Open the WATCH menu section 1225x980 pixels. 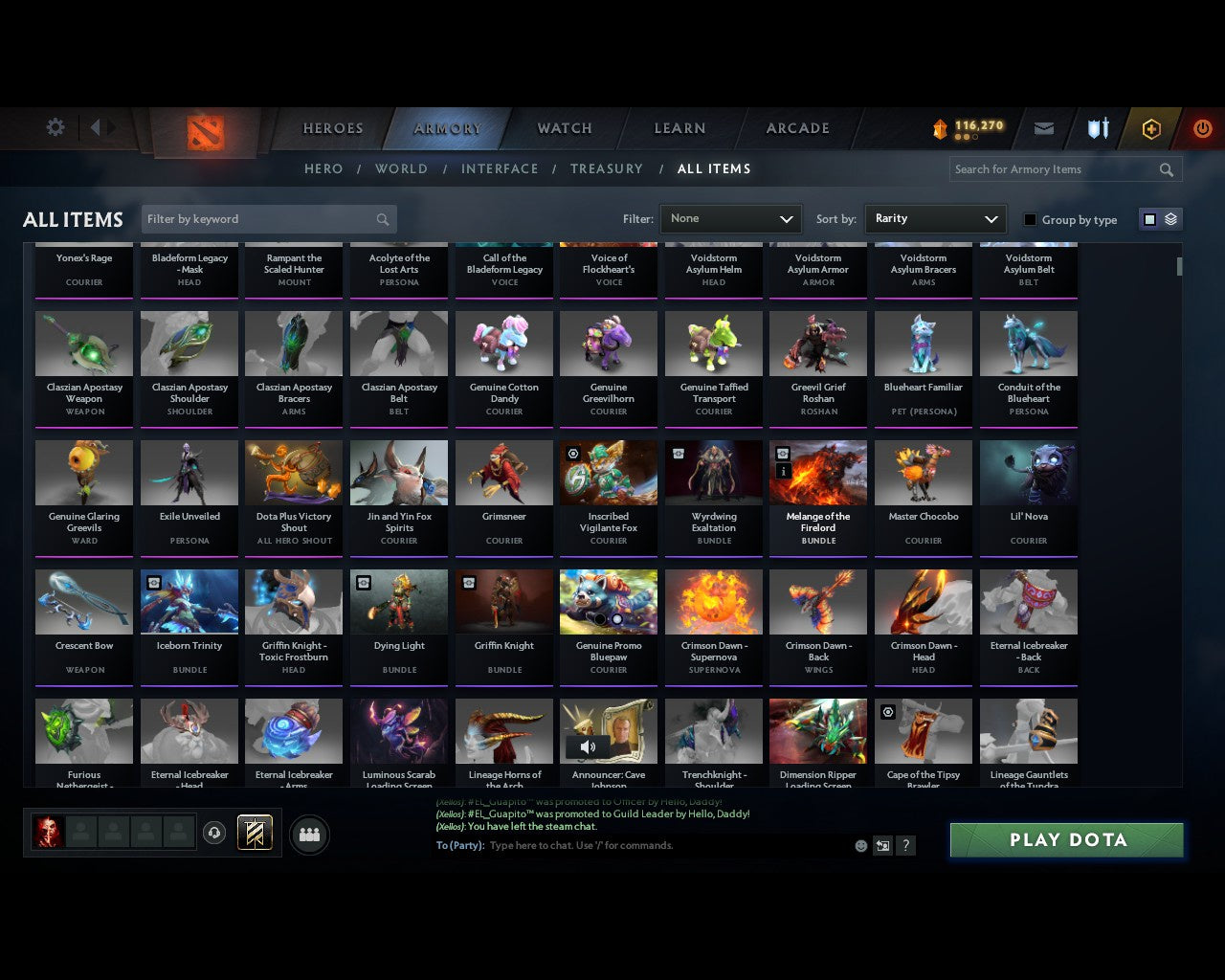563,128
